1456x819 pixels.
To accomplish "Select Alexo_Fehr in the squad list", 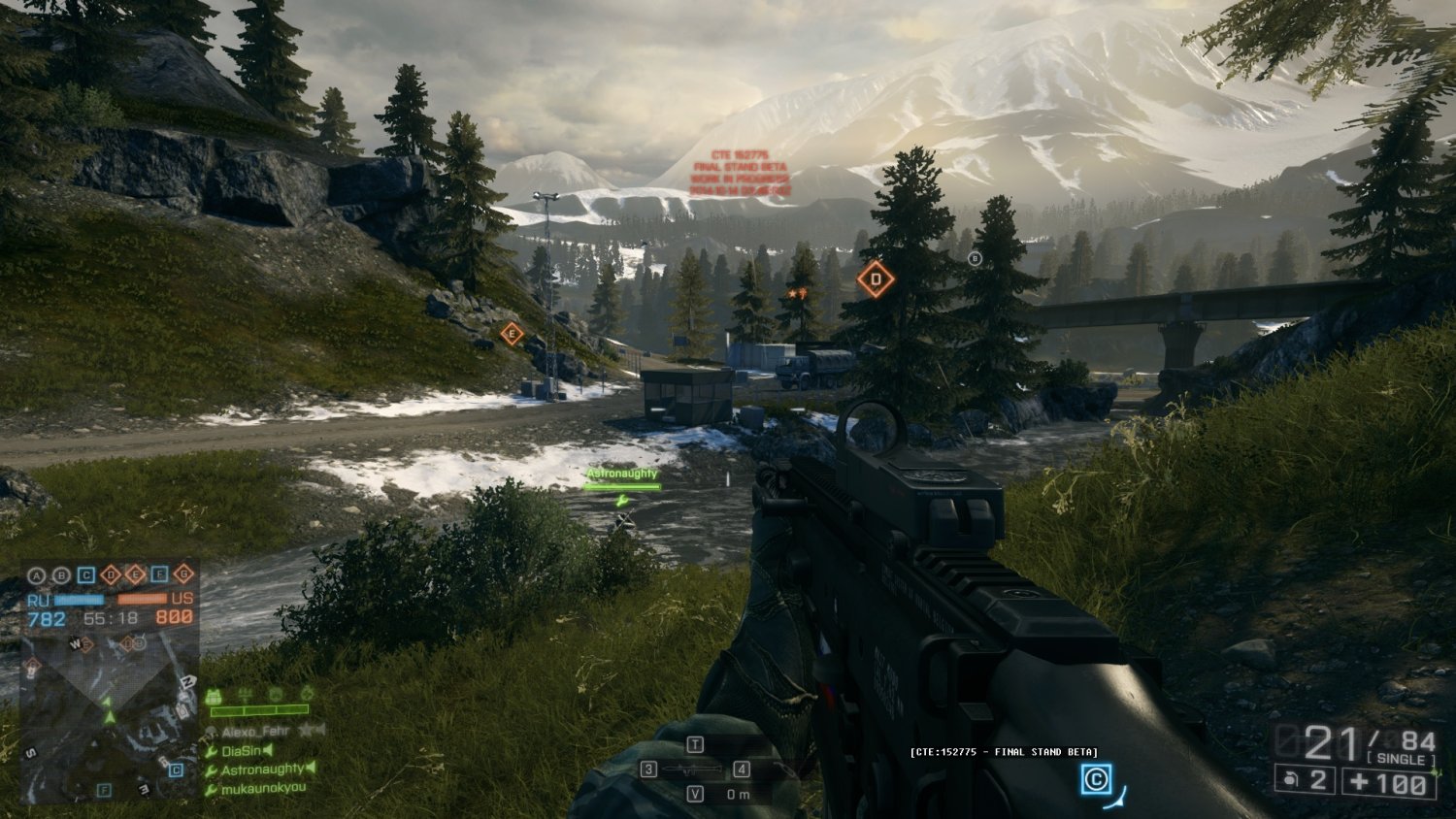I will 255,732.
